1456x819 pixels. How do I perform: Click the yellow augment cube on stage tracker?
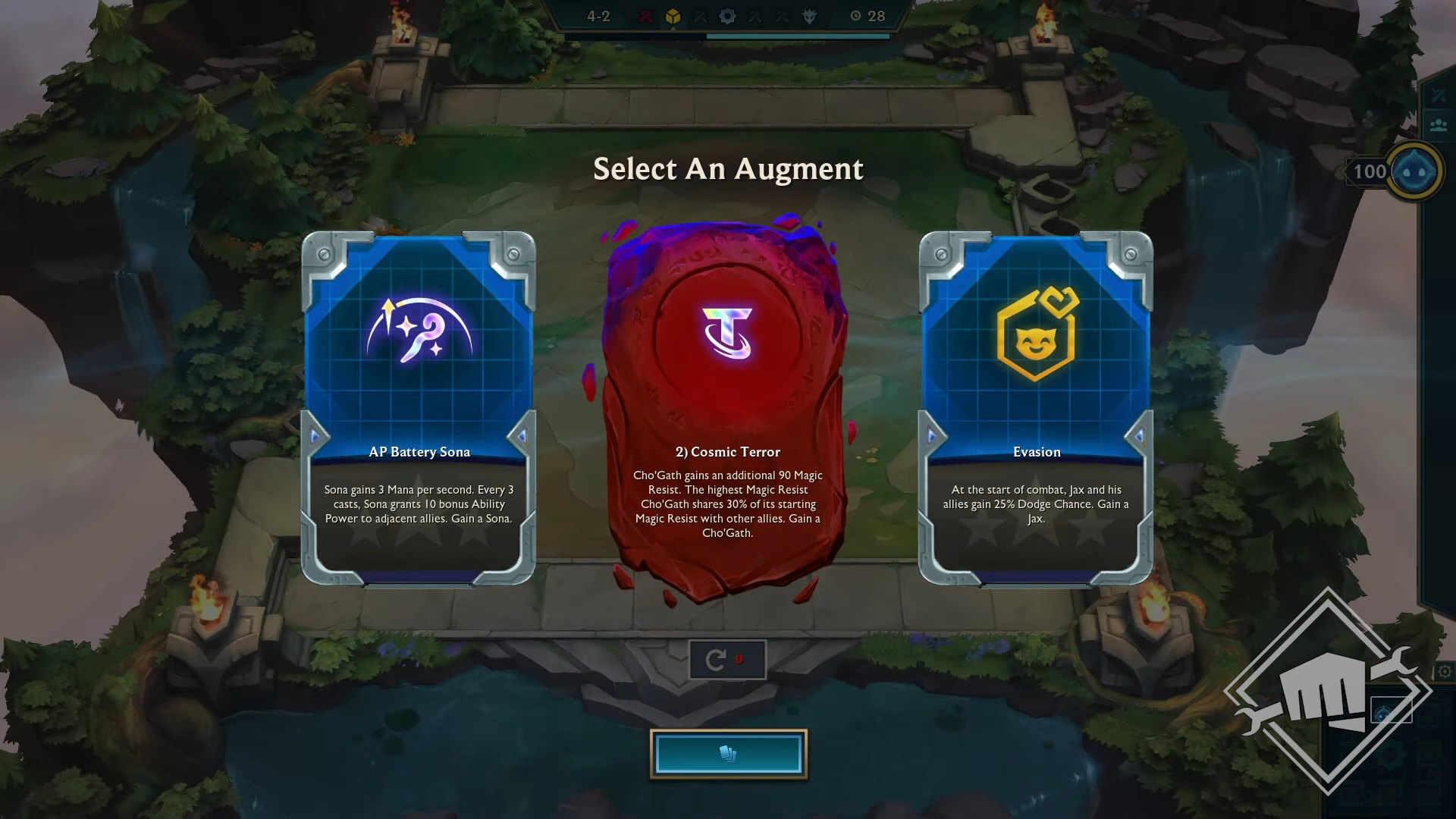tap(673, 16)
